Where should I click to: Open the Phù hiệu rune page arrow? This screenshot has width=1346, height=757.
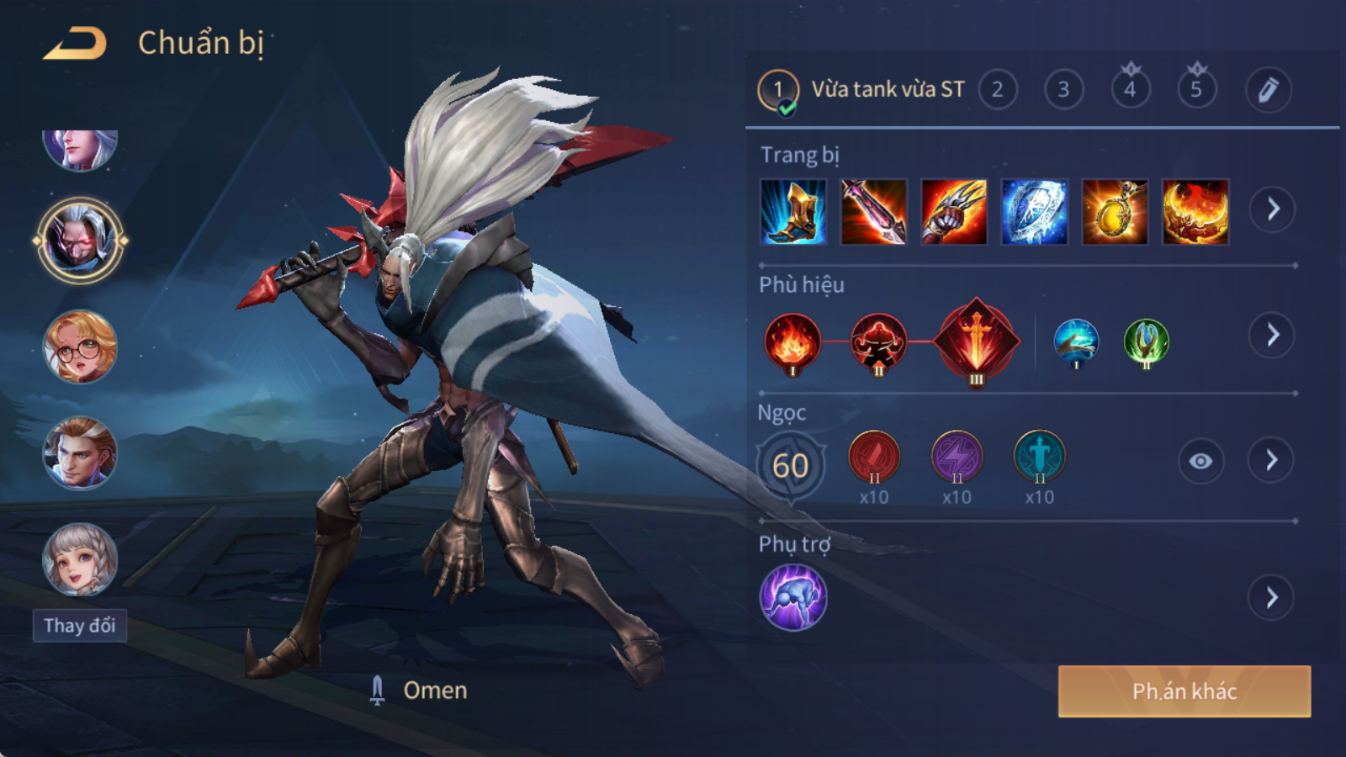pyautogui.click(x=1272, y=335)
